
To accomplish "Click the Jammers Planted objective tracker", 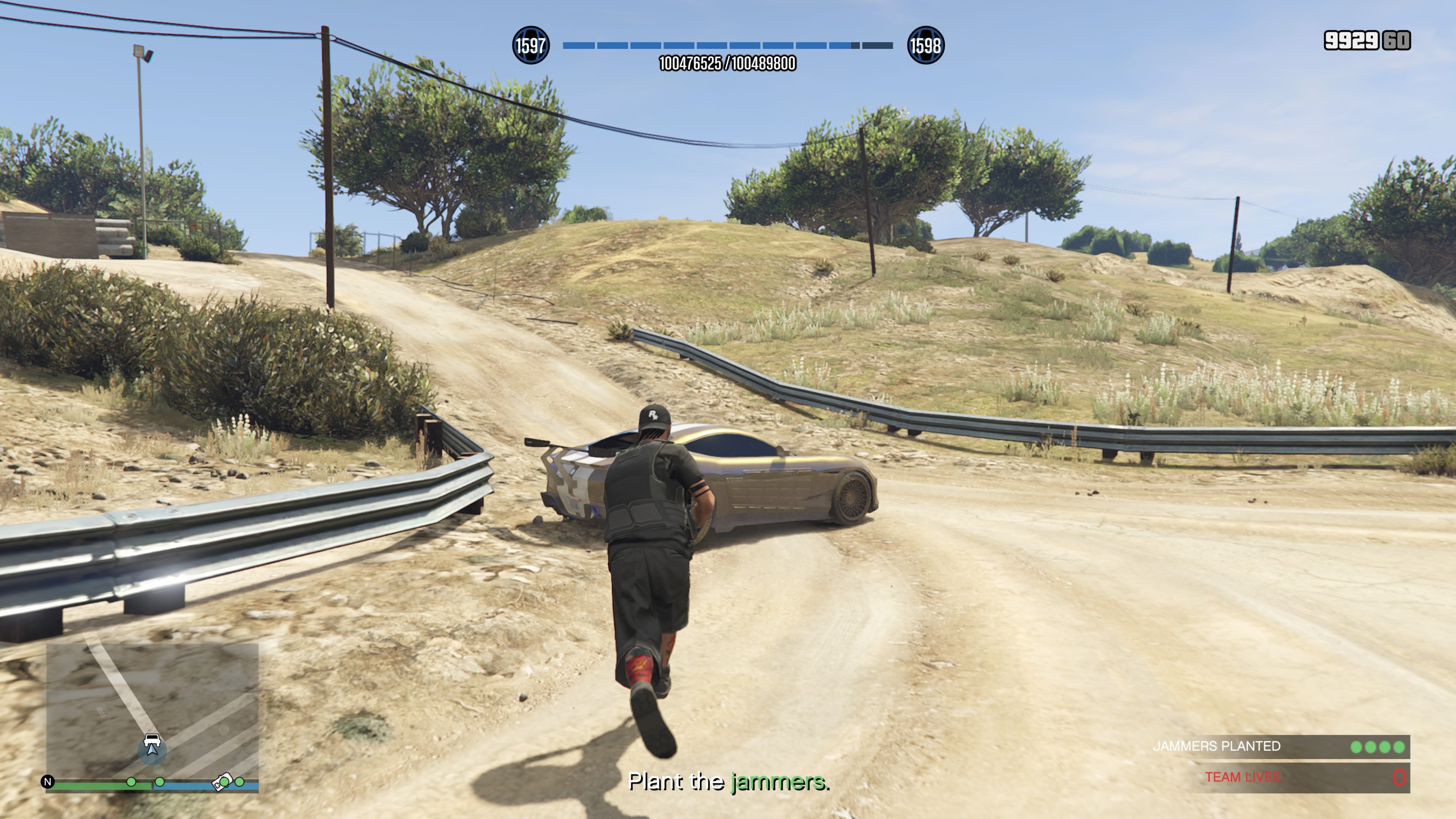I will [x=1280, y=747].
